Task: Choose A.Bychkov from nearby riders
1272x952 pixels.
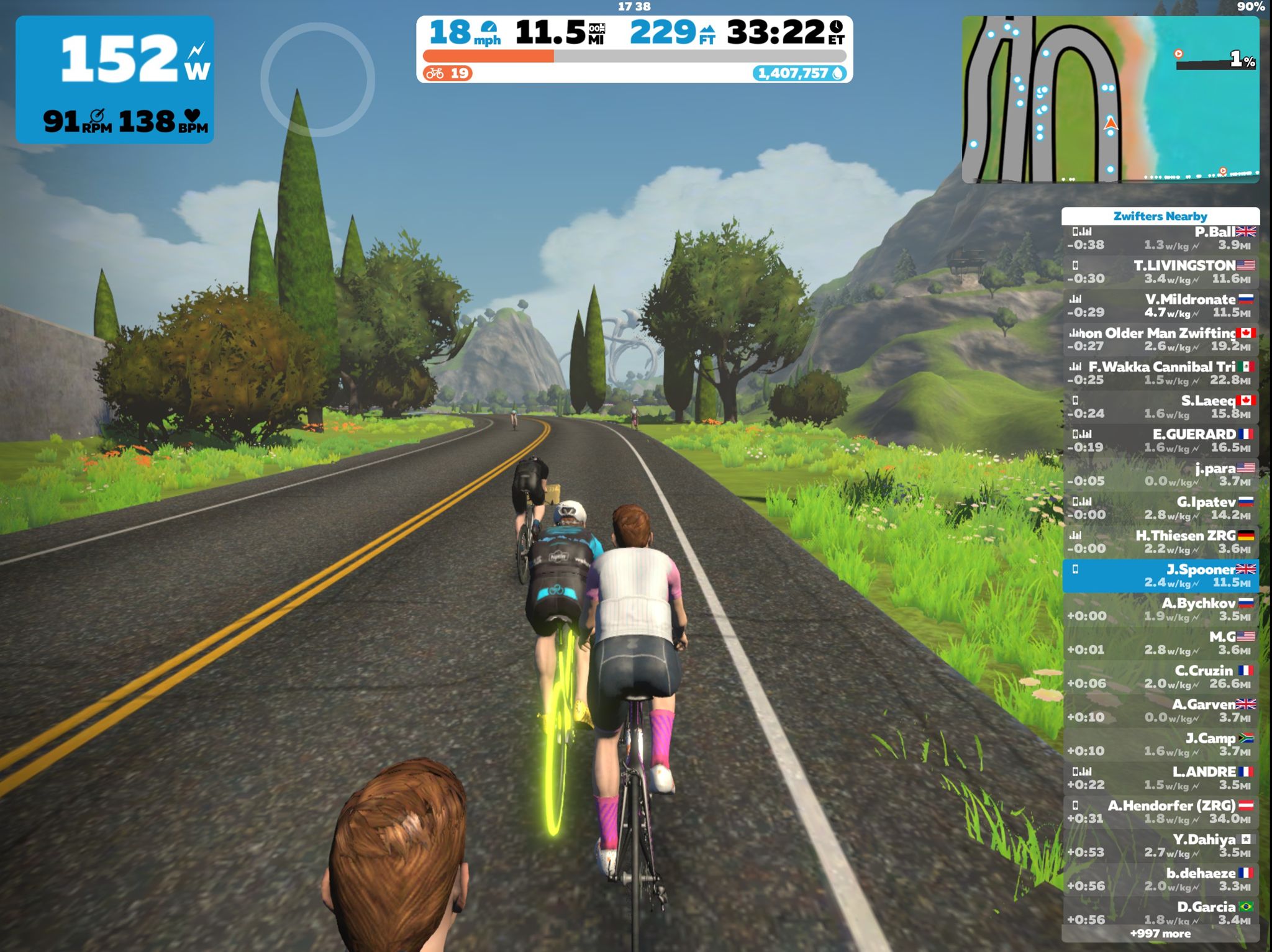Action: tap(1160, 609)
